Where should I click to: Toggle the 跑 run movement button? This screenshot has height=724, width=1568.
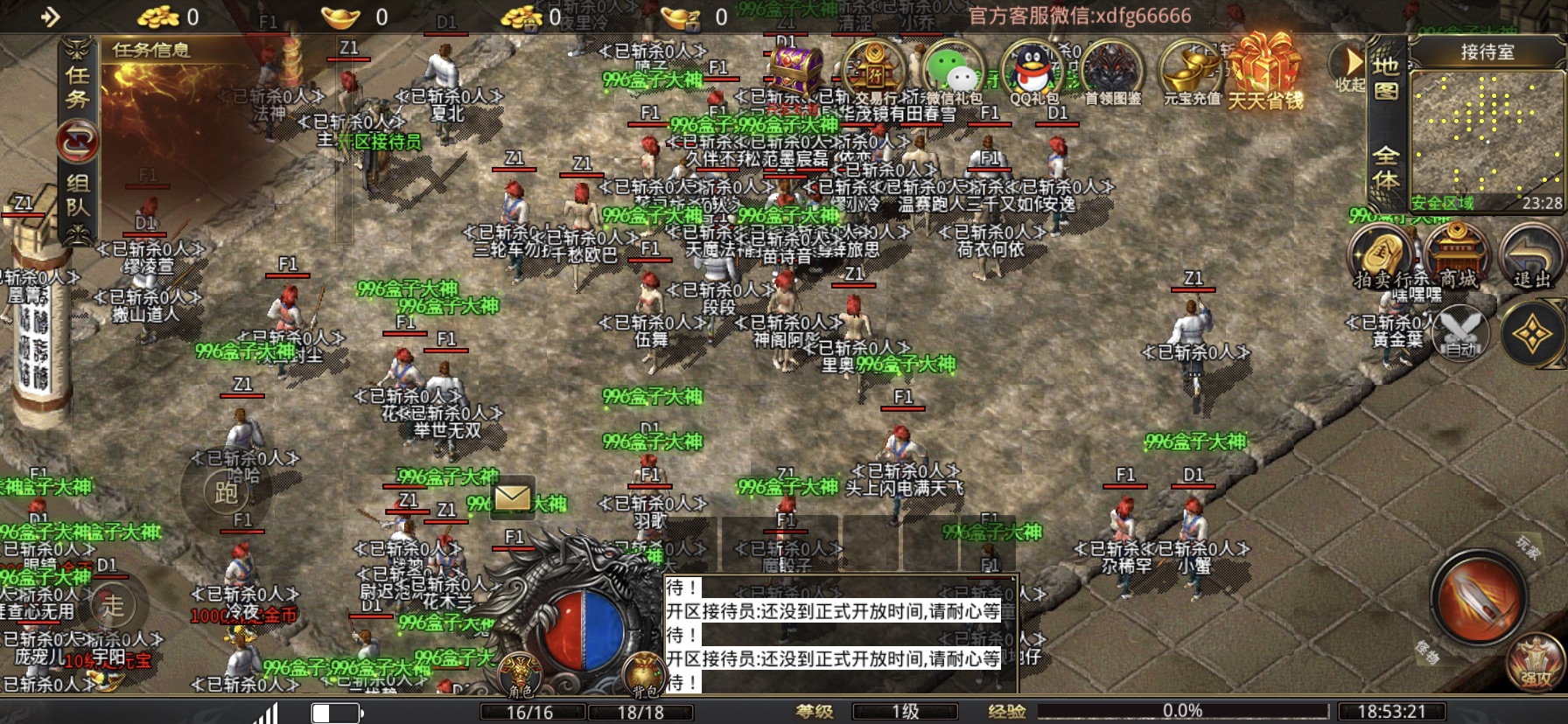[226, 492]
